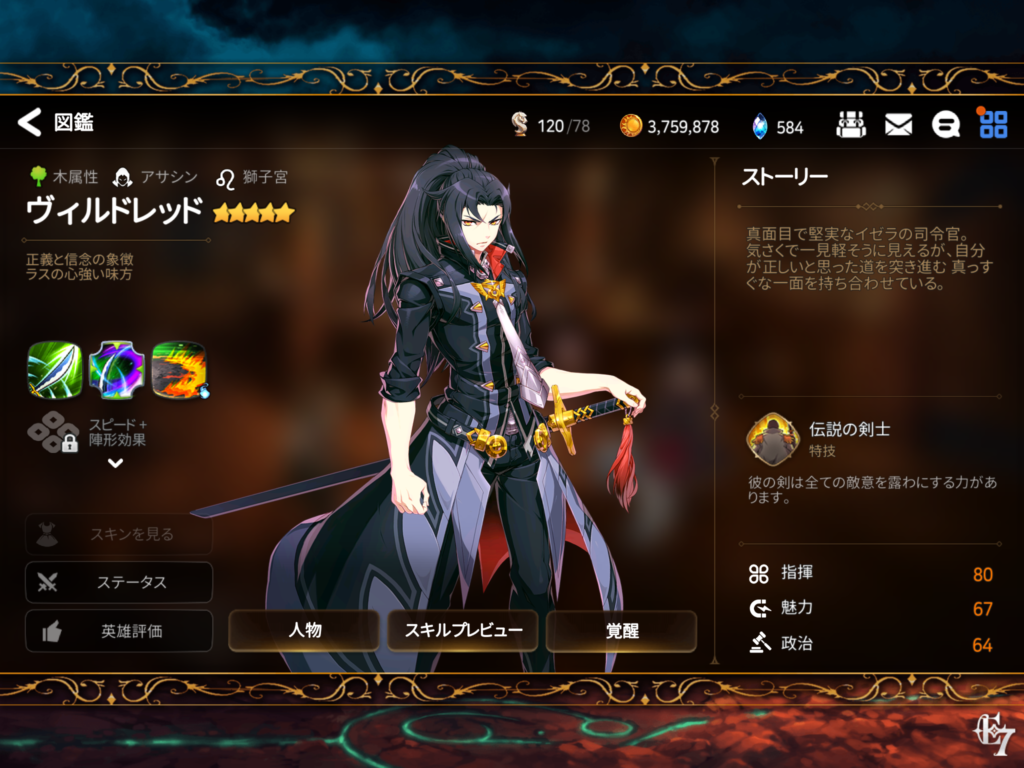Screen dimensions: 1024x768
Task: Open the mail envelope icon
Action: pos(898,125)
